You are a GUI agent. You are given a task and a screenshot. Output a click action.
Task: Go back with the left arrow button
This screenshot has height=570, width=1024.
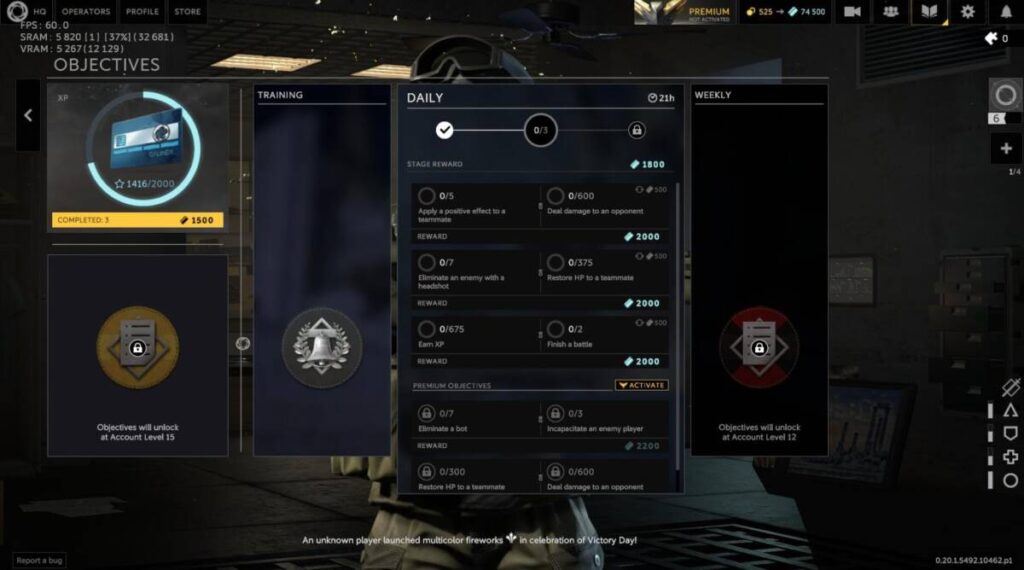(28, 115)
